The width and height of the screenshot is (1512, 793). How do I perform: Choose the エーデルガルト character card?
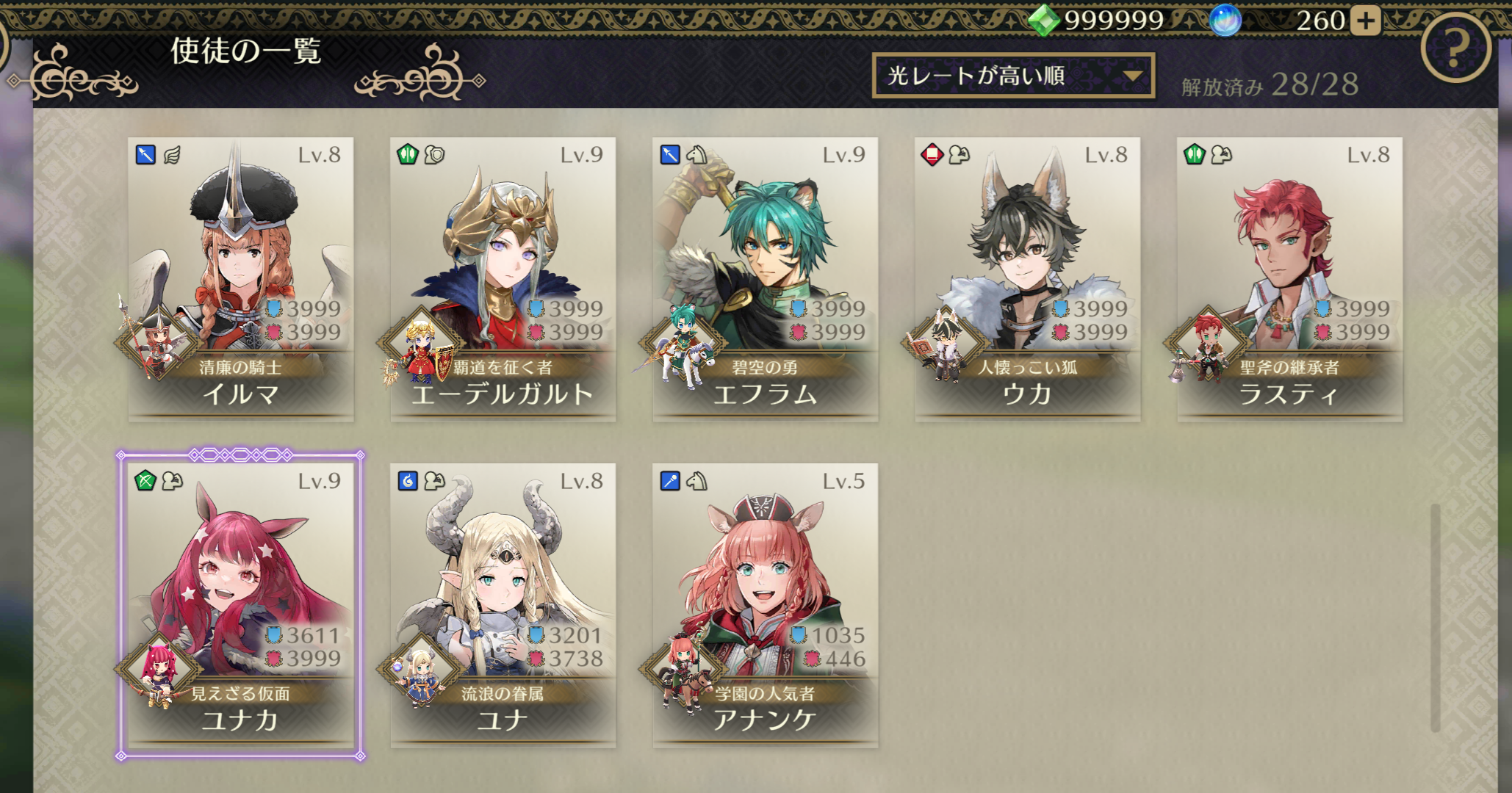(503, 279)
